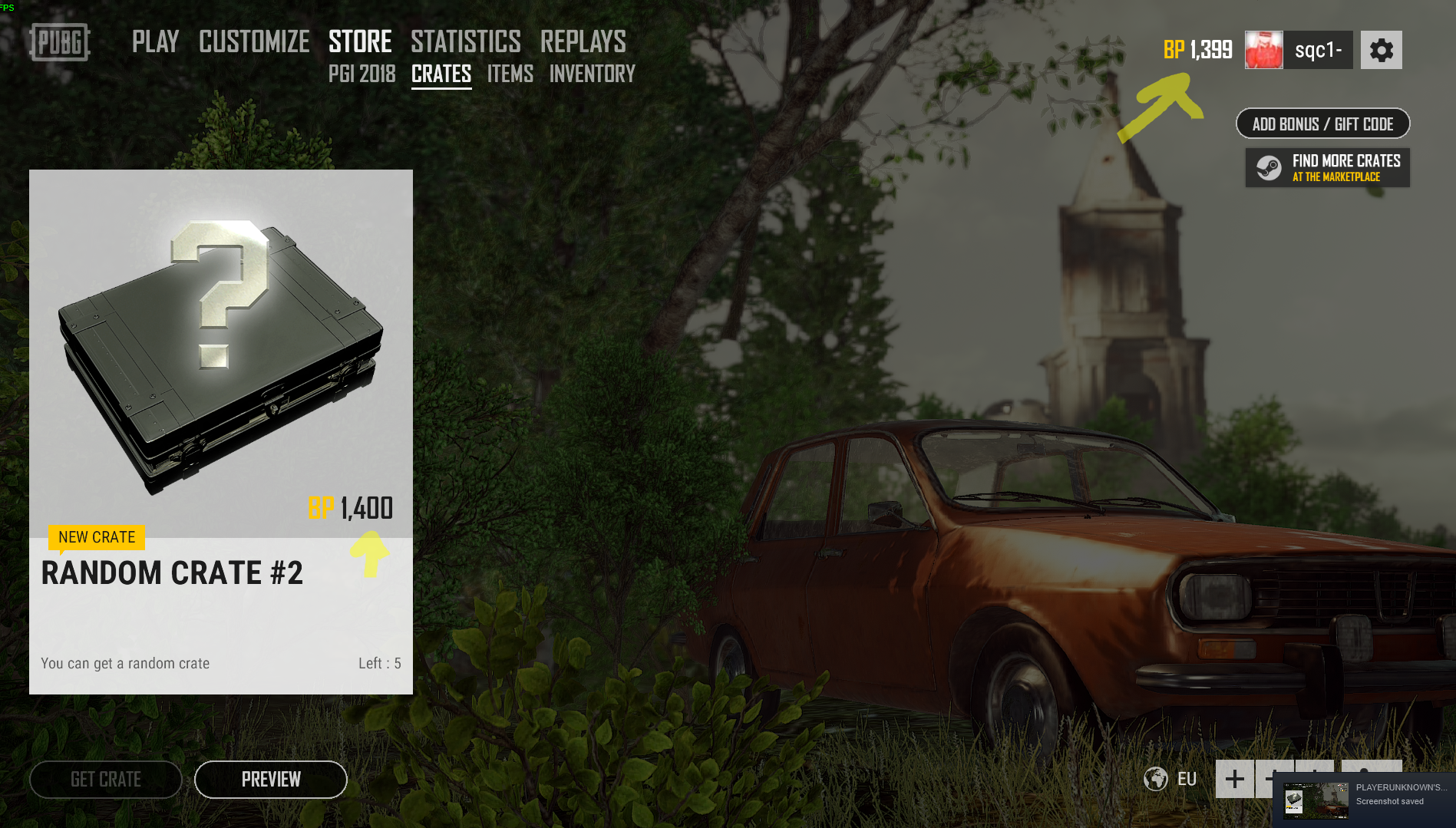
Task: Open settings with the gear icon
Action: click(x=1381, y=51)
